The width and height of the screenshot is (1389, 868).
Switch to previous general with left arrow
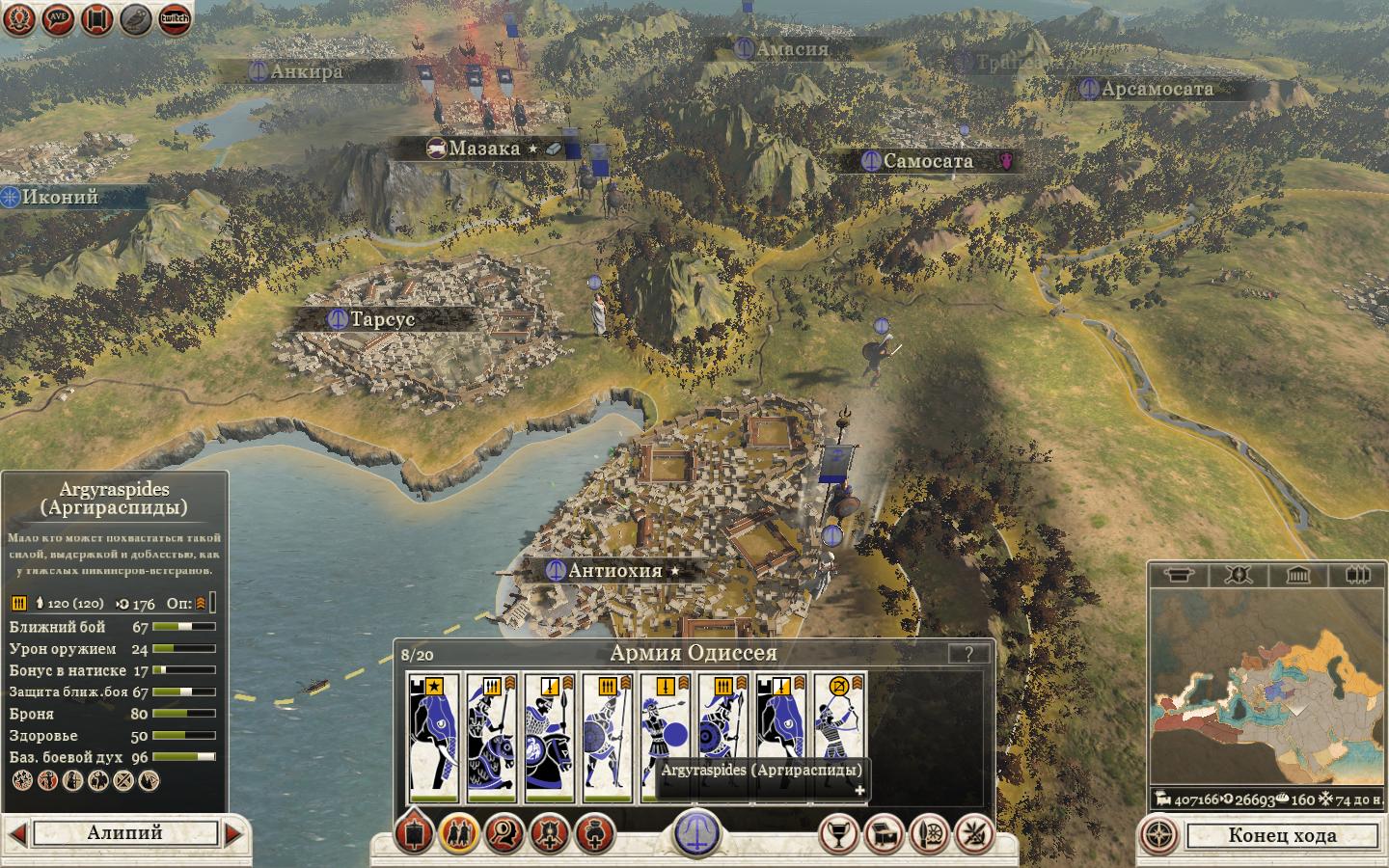click(16, 833)
